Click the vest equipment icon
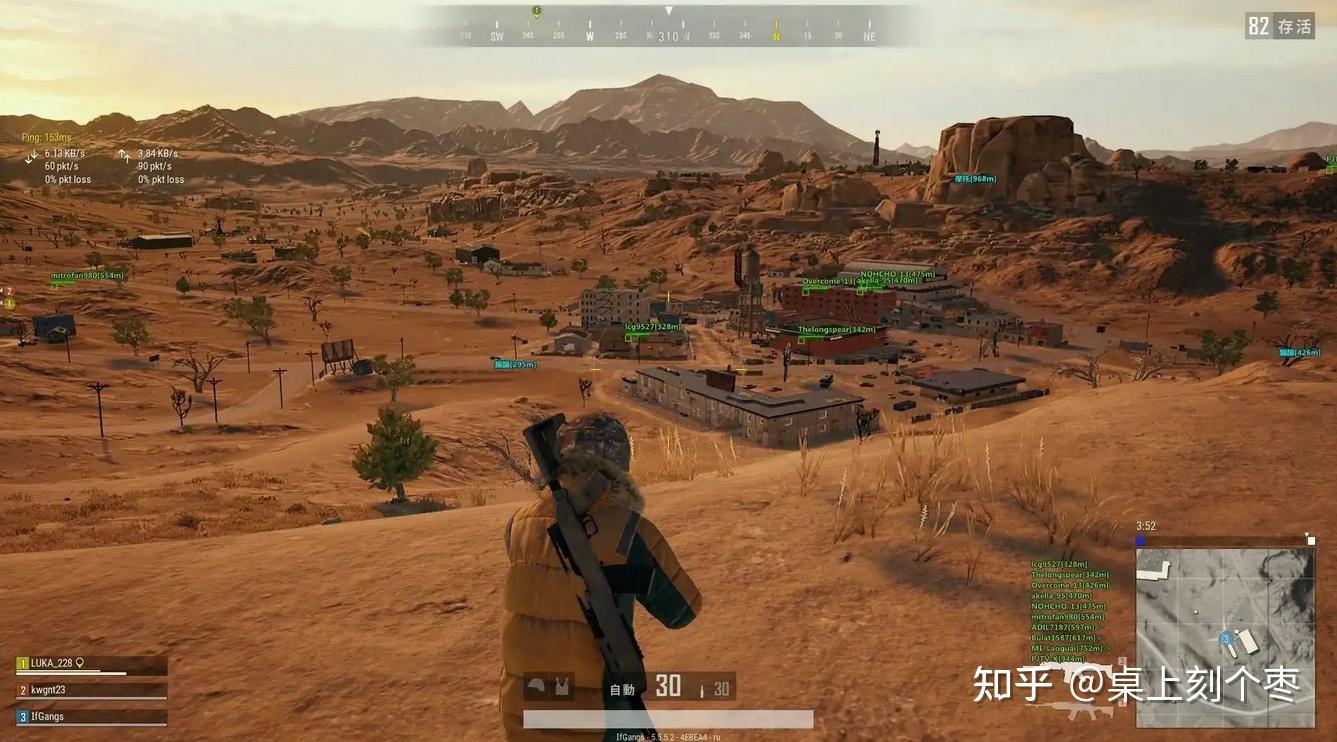This screenshot has width=1337, height=742. 561,686
